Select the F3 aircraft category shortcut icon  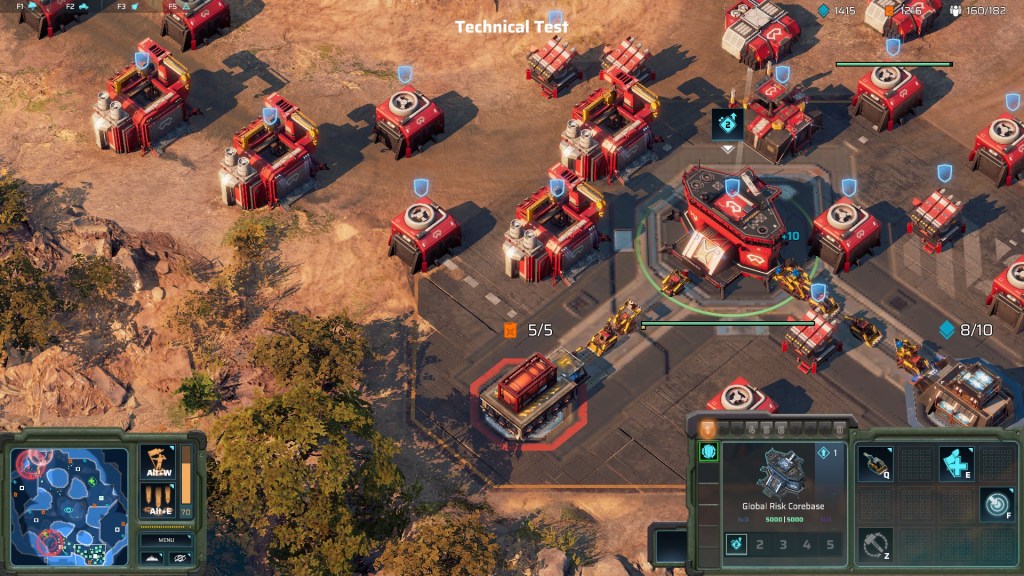(x=133, y=6)
